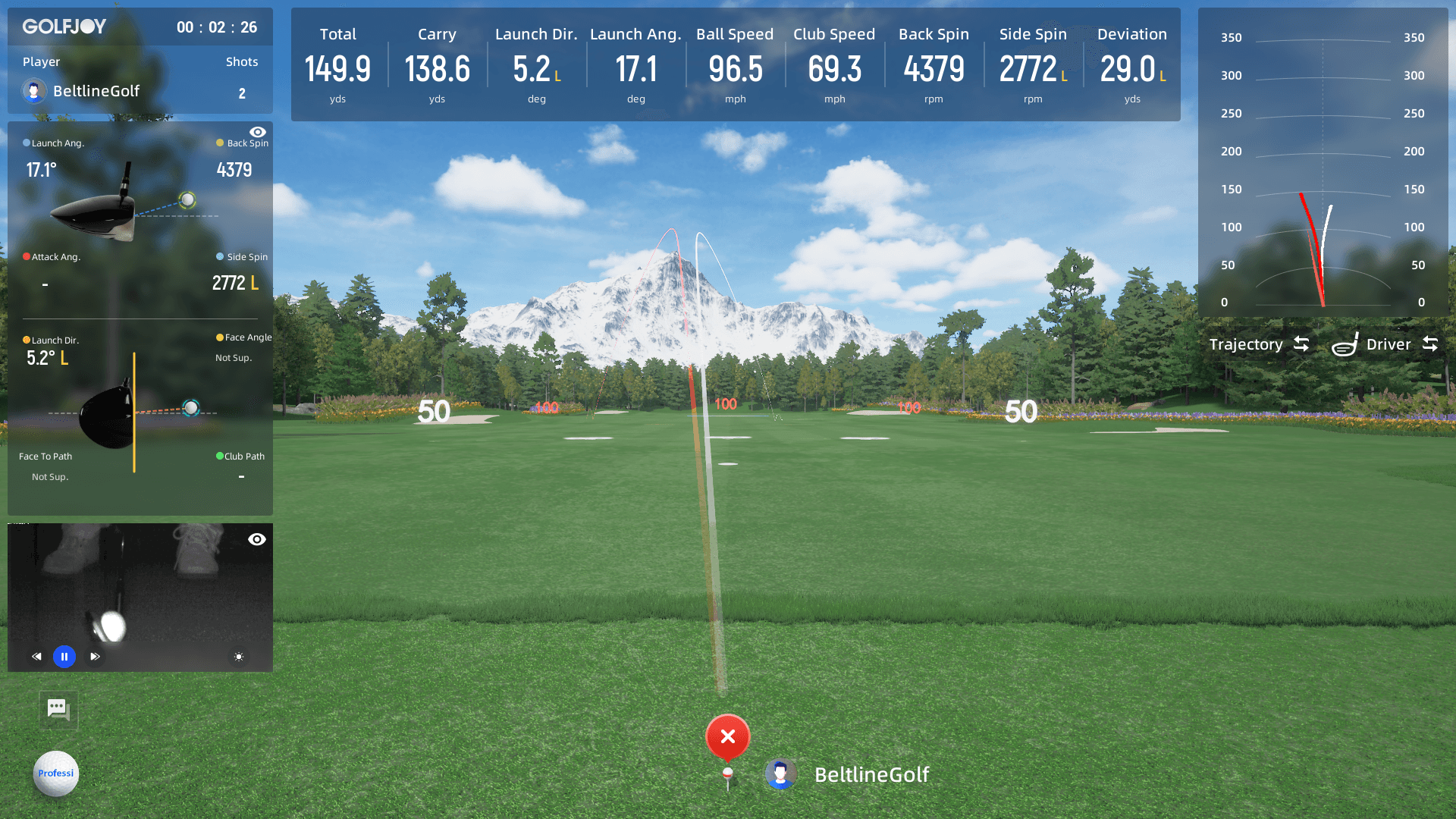Click the BeltlineGolf name label
The image size is (1456, 819).
(872, 775)
